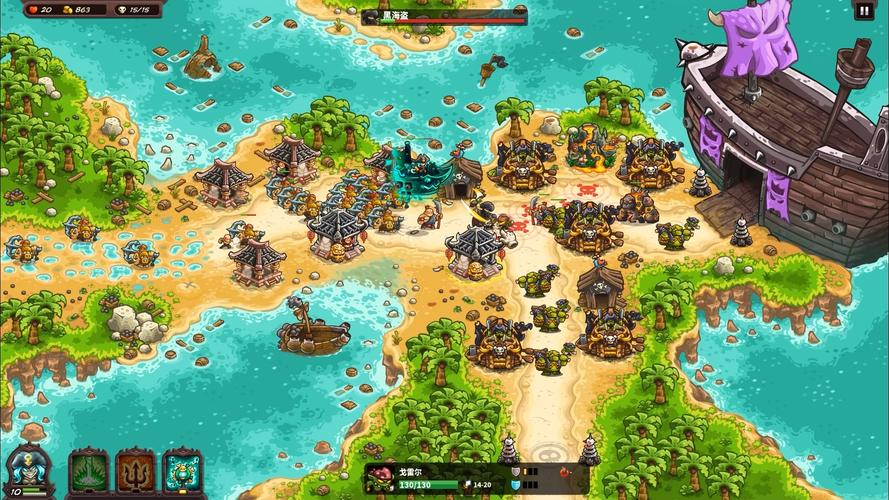
Task: Activate the green spikes ability
Action: tap(88, 471)
